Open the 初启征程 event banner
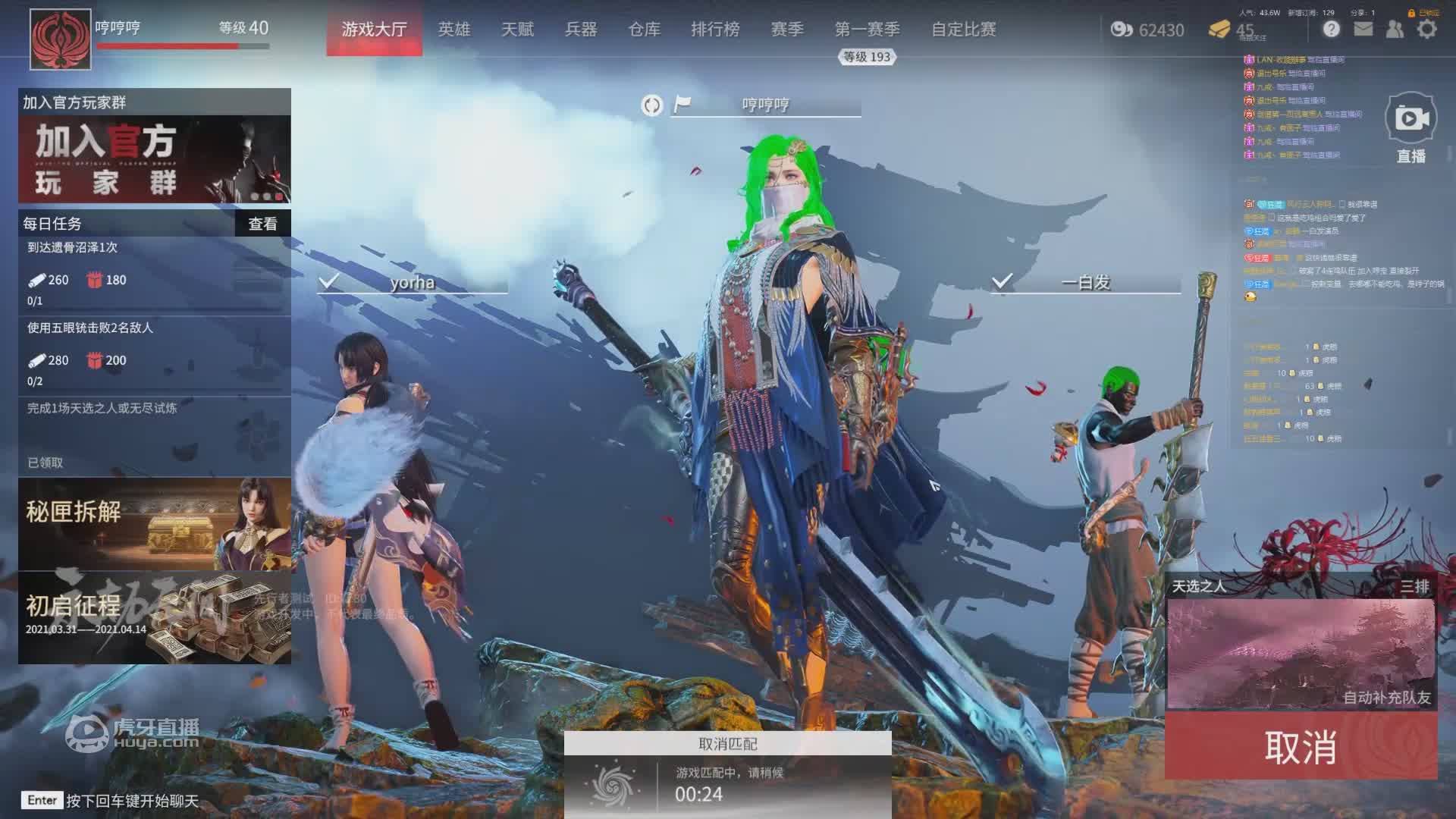This screenshot has width=1456, height=819. pyautogui.click(x=155, y=618)
